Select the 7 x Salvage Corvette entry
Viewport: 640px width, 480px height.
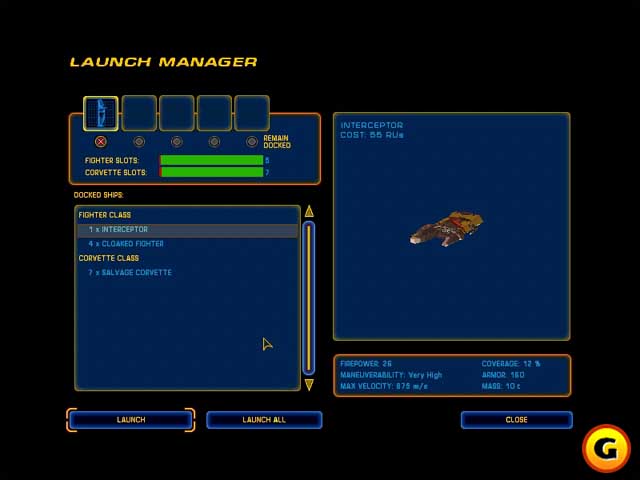click(x=130, y=272)
